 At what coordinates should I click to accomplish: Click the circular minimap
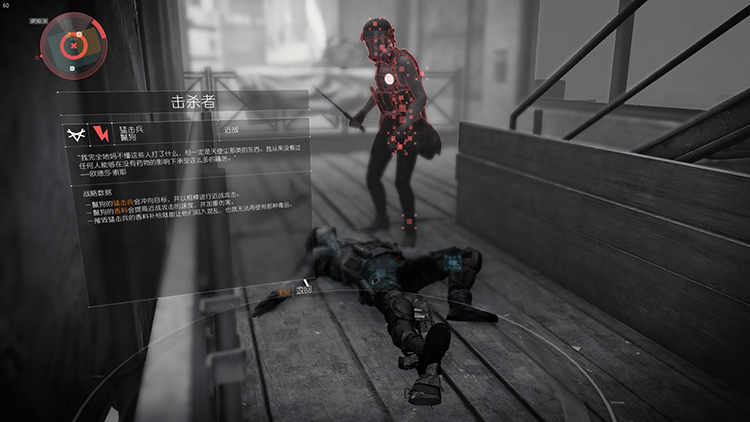coord(73,44)
